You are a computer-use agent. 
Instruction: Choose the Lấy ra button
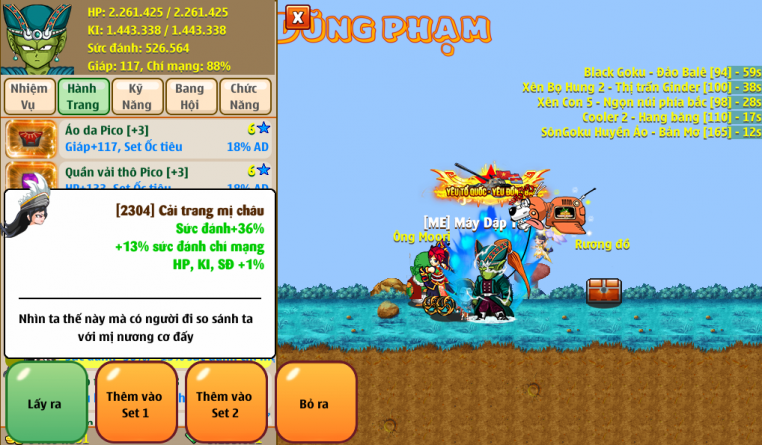45,403
